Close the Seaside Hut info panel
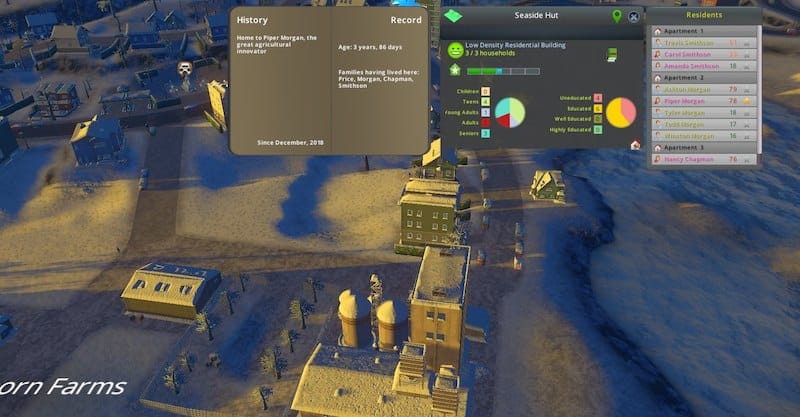 (x=633, y=16)
